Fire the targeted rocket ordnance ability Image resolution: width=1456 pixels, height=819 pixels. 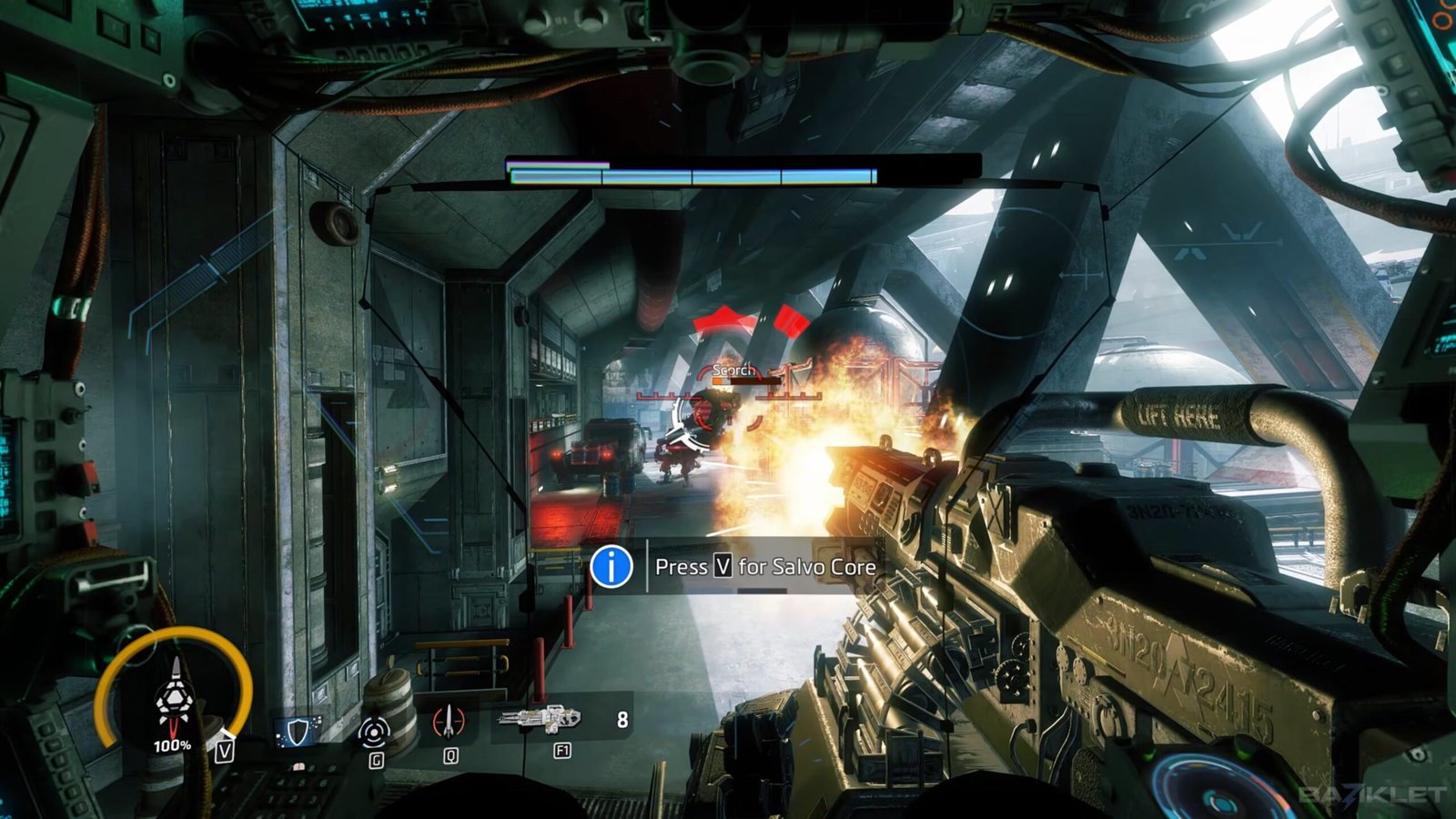point(449,723)
